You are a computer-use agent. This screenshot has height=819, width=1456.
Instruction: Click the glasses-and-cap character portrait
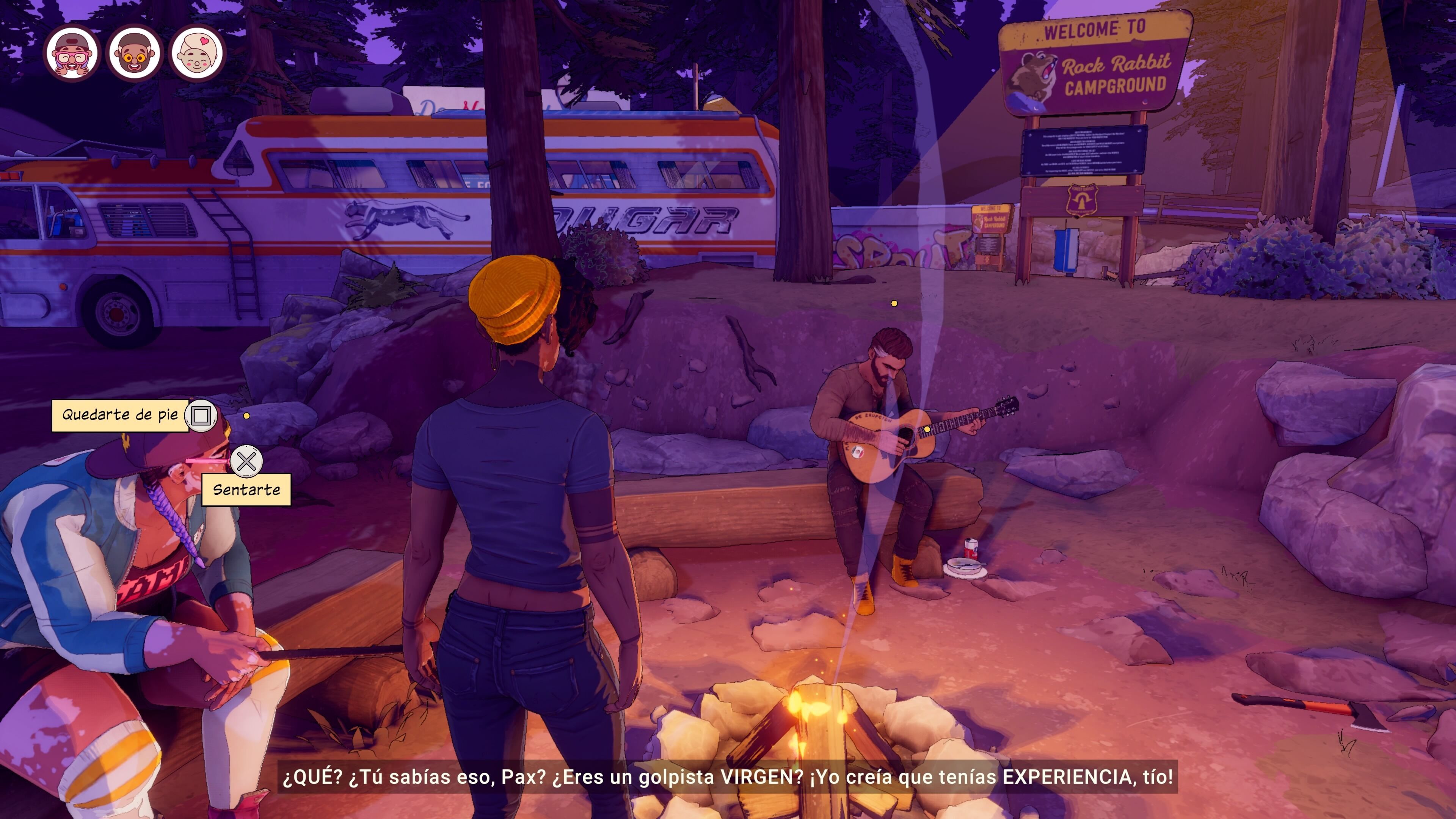coord(72,54)
